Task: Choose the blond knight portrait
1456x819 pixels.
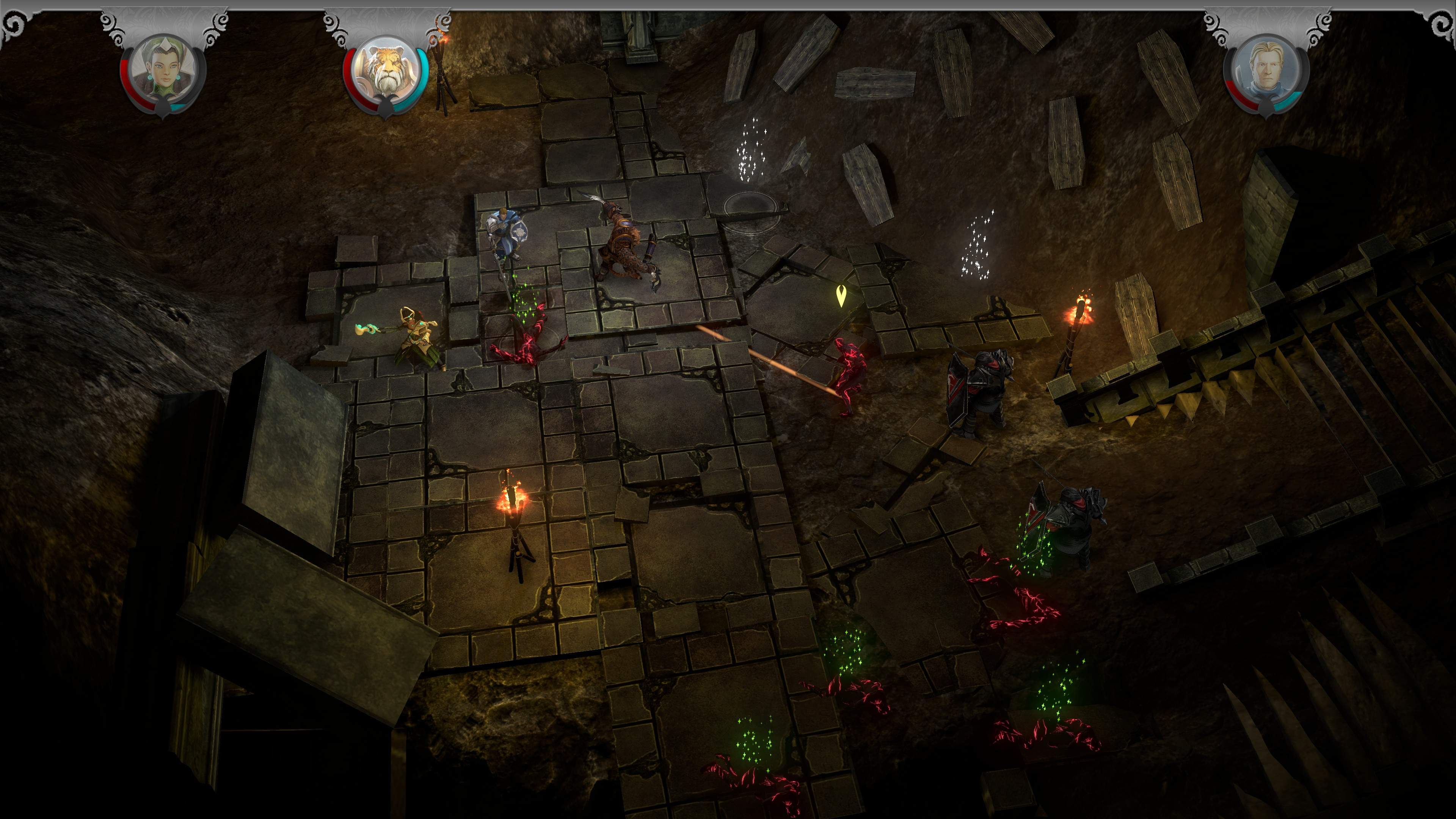Action: pos(1267,69)
